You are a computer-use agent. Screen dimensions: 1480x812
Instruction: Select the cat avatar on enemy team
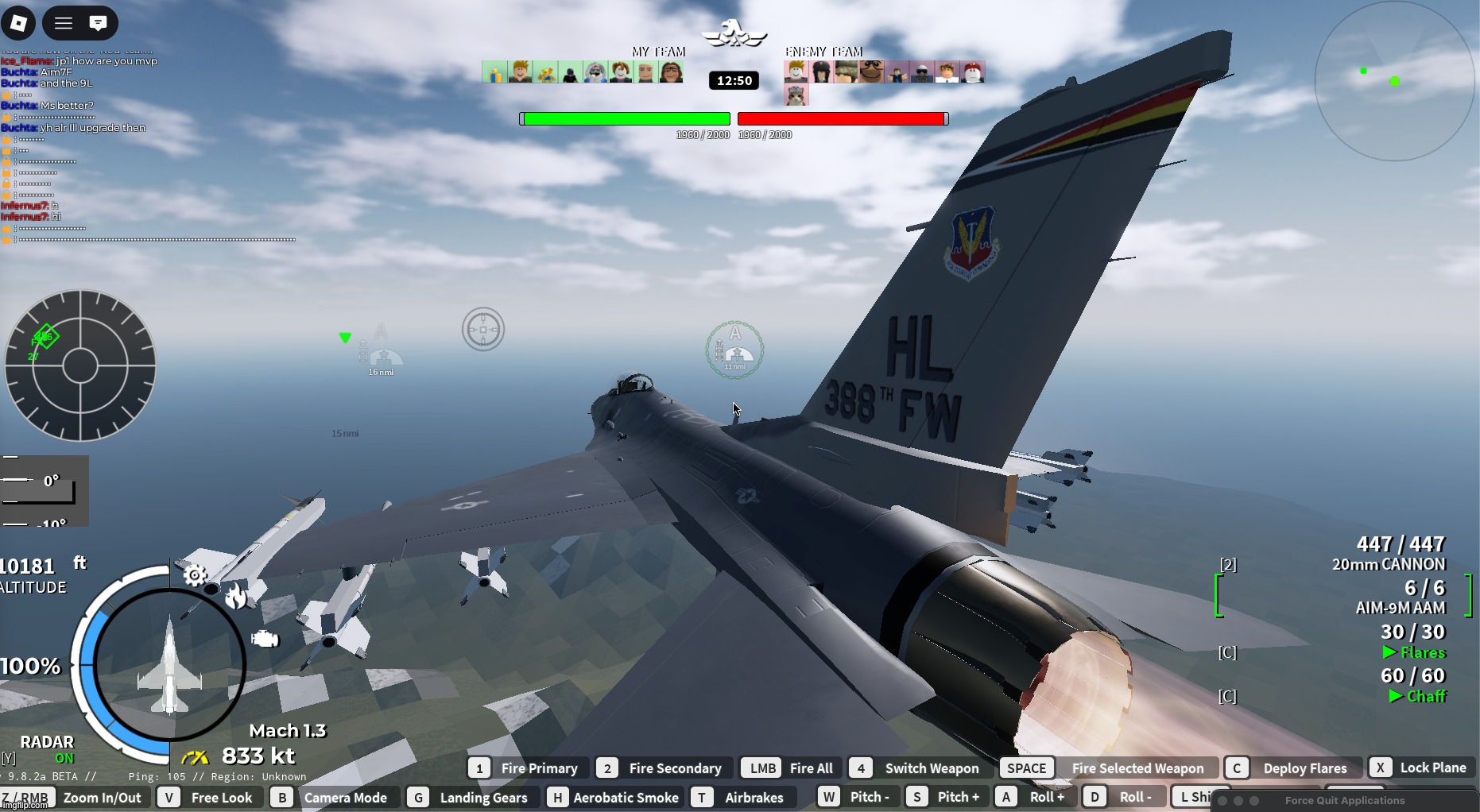pyautogui.click(x=796, y=96)
